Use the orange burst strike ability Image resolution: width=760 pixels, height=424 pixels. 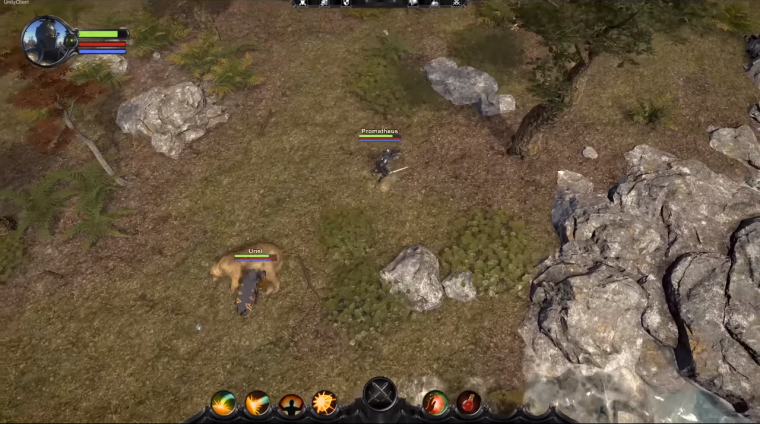click(258, 403)
